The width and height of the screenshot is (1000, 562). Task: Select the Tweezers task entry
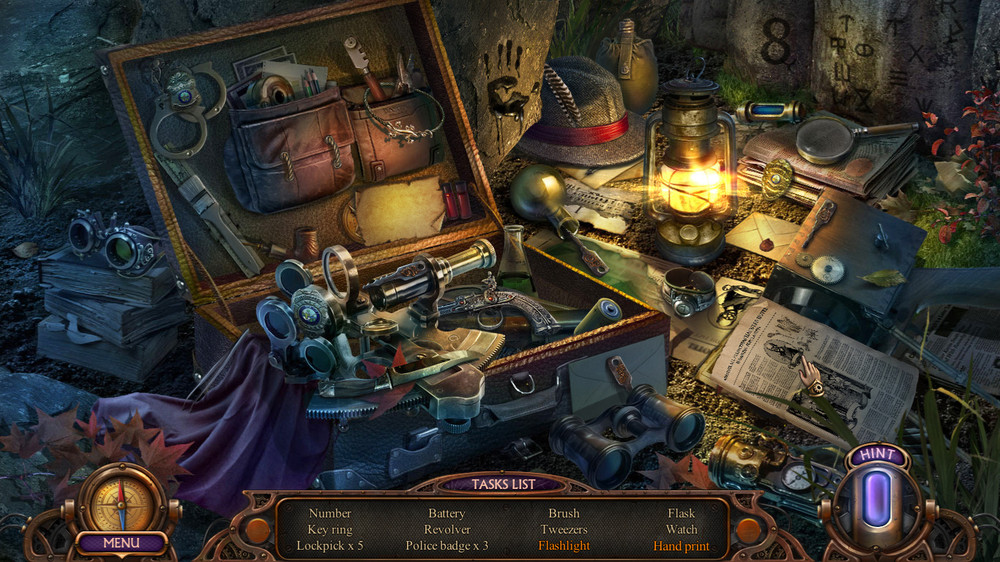(x=564, y=530)
